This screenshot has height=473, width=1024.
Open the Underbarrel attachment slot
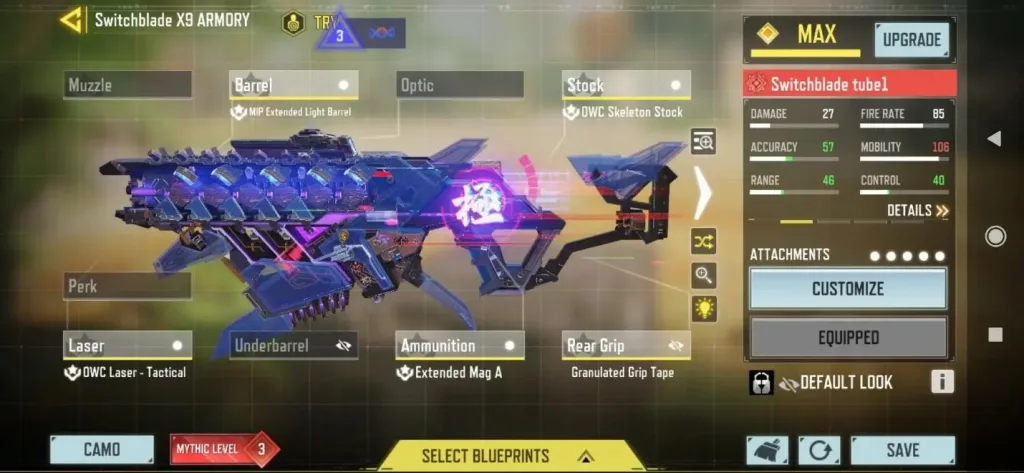[x=294, y=346]
